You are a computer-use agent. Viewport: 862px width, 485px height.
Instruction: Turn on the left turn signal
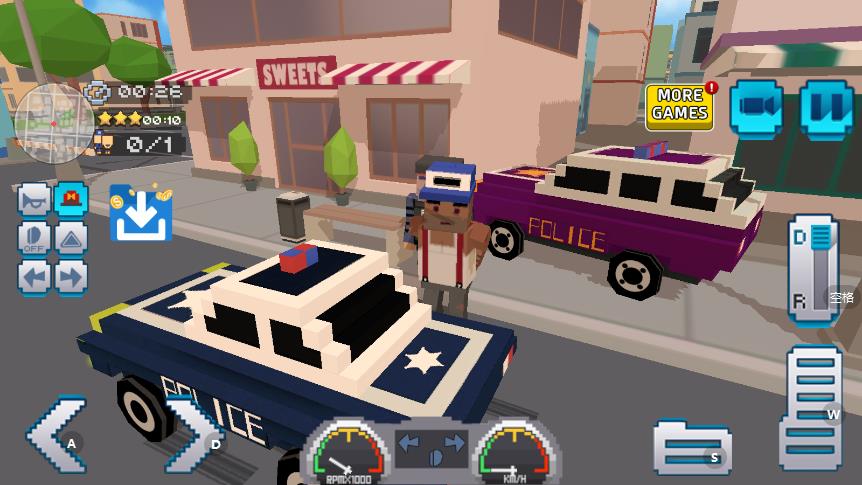click(35, 276)
